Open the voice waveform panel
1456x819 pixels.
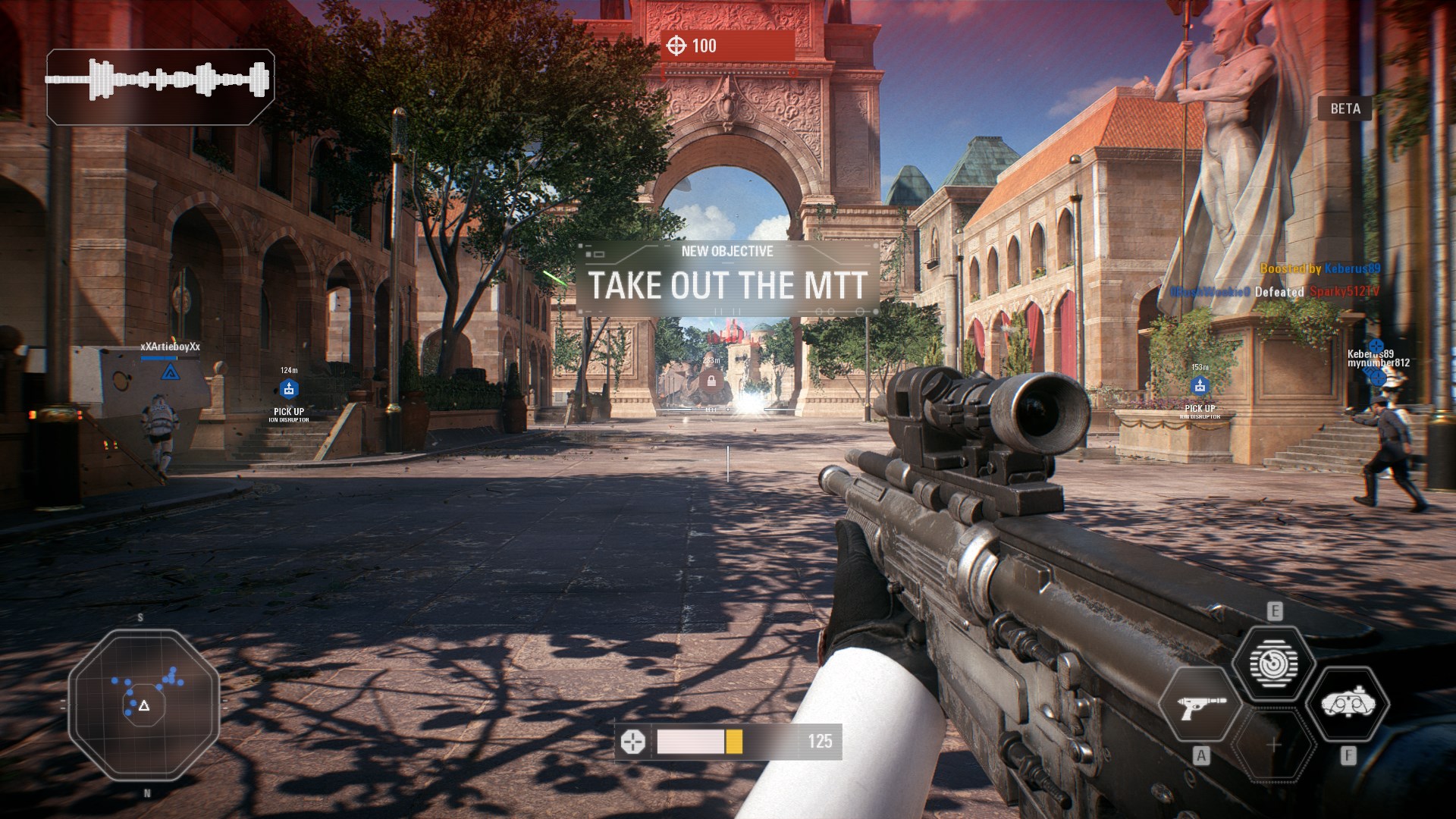pyautogui.click(x=160, y=86)
